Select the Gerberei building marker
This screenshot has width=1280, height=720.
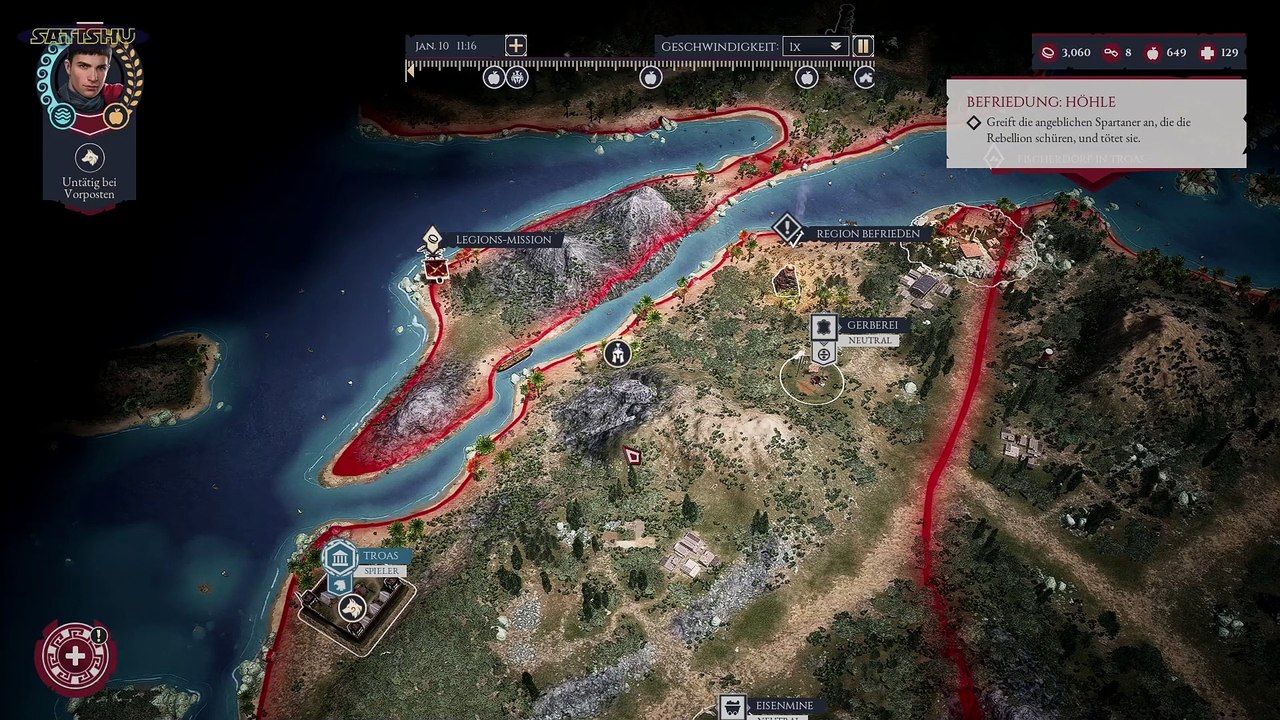pos(824,326)
